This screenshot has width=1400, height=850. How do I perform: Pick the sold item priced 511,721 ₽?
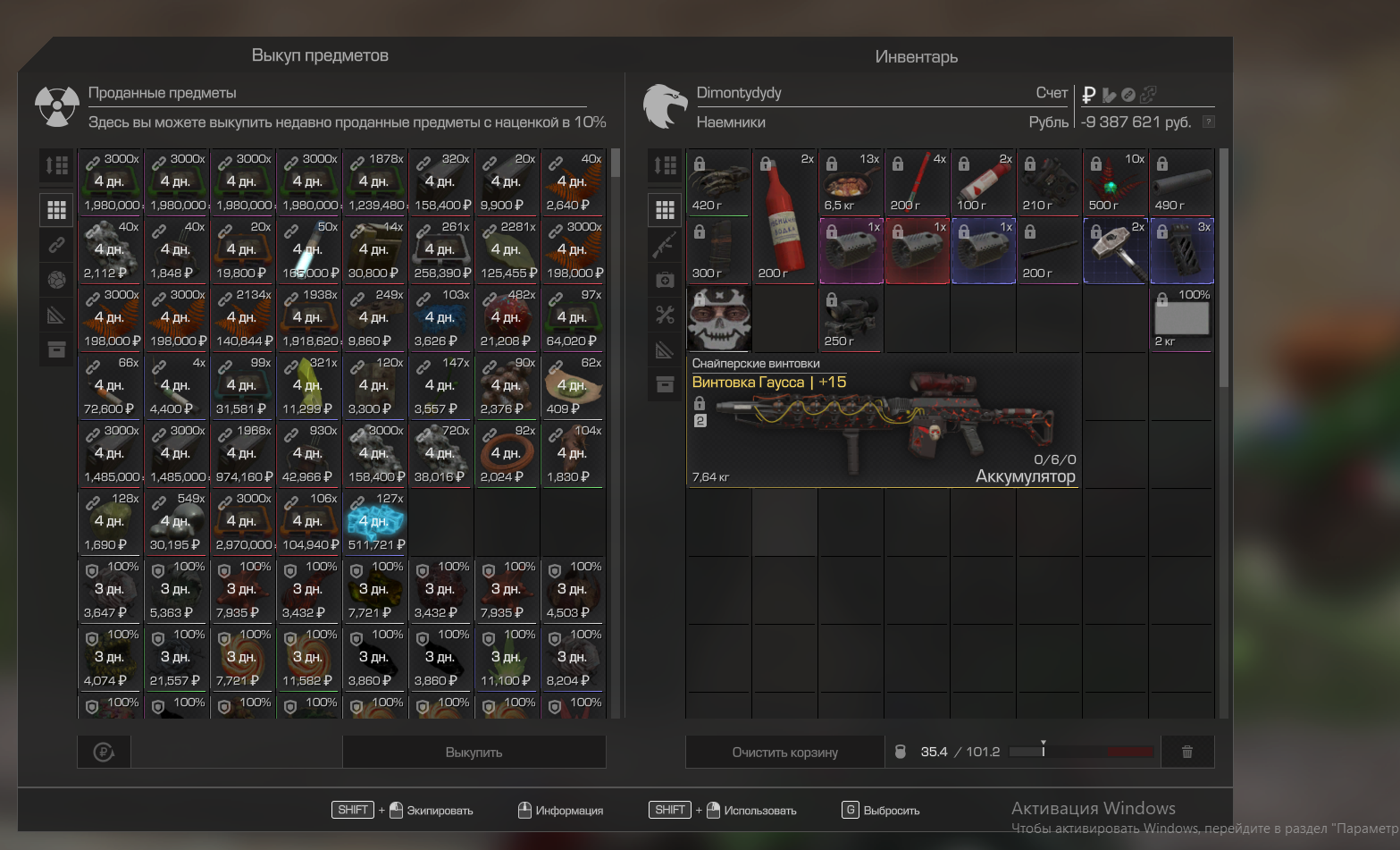(x=376, y=523)
